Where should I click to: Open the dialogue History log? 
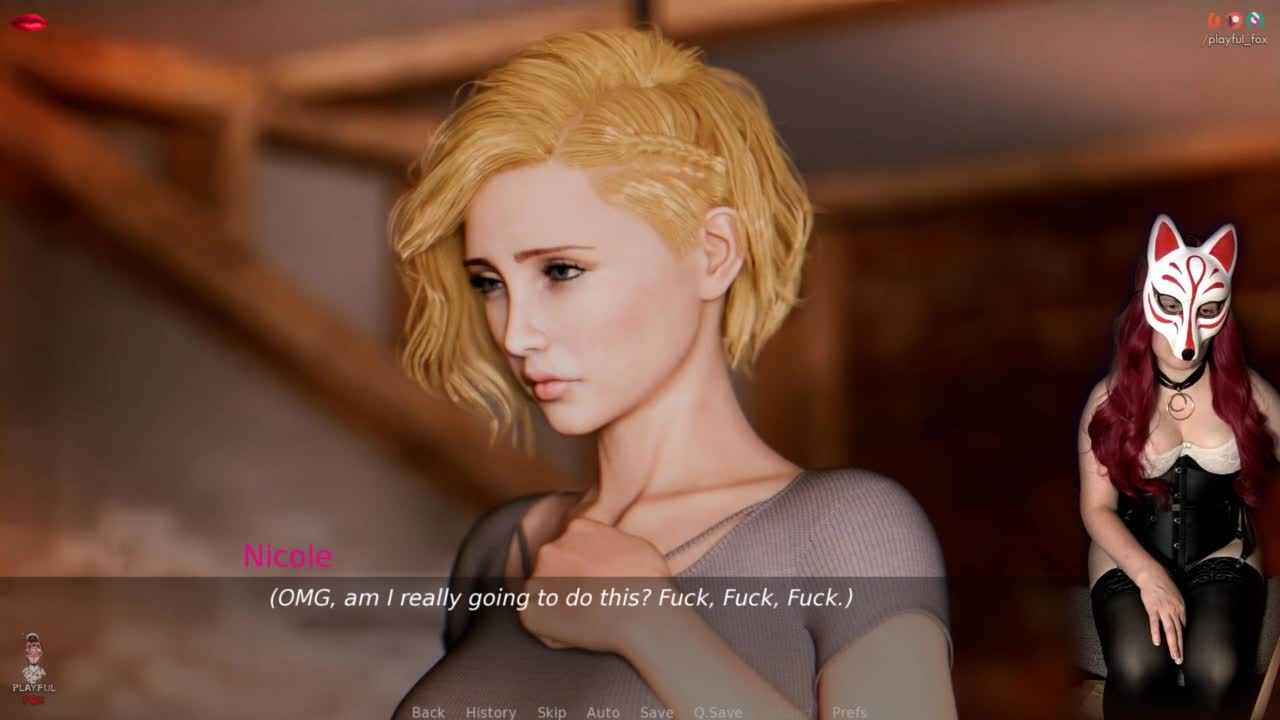(x=491, y=712)
